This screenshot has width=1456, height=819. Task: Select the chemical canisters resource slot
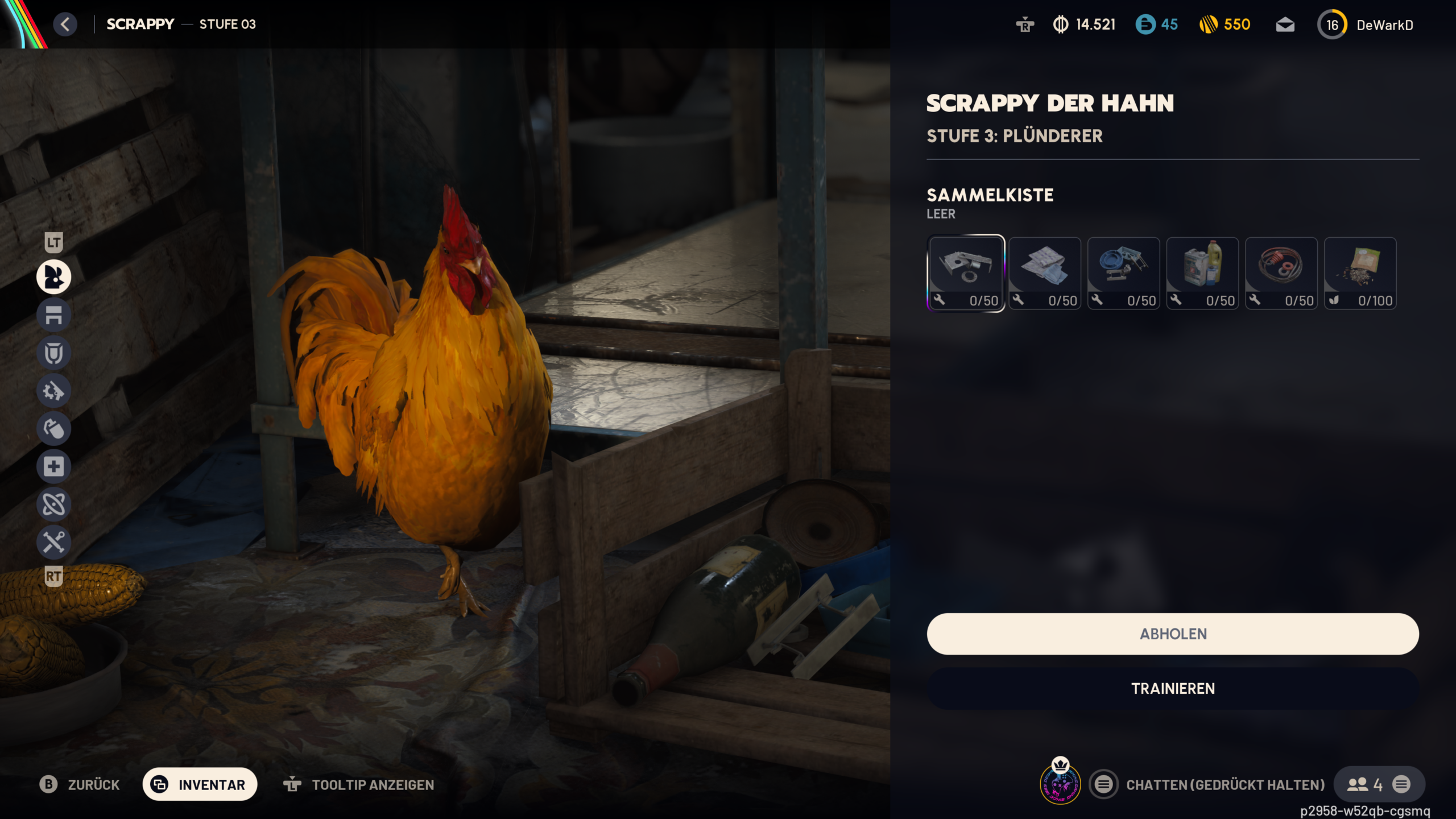(1202, 273)
